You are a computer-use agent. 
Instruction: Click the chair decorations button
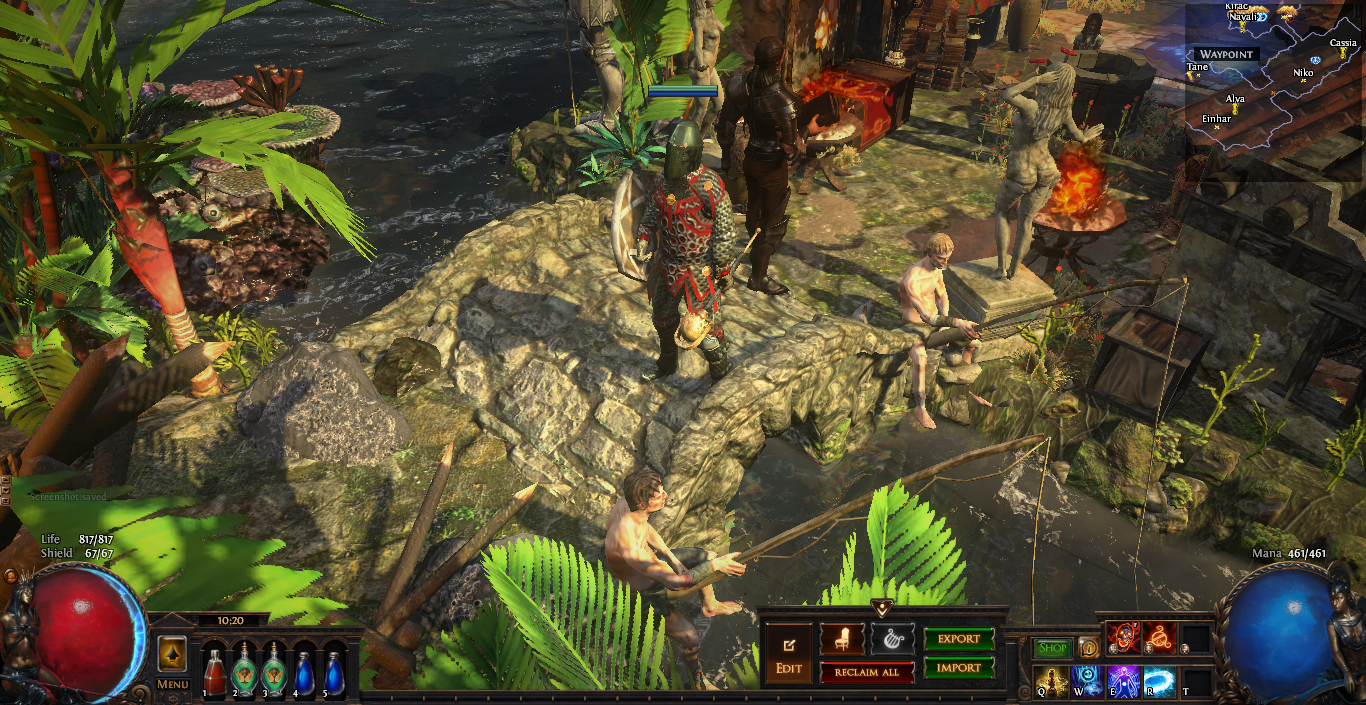tap(842, 638)
